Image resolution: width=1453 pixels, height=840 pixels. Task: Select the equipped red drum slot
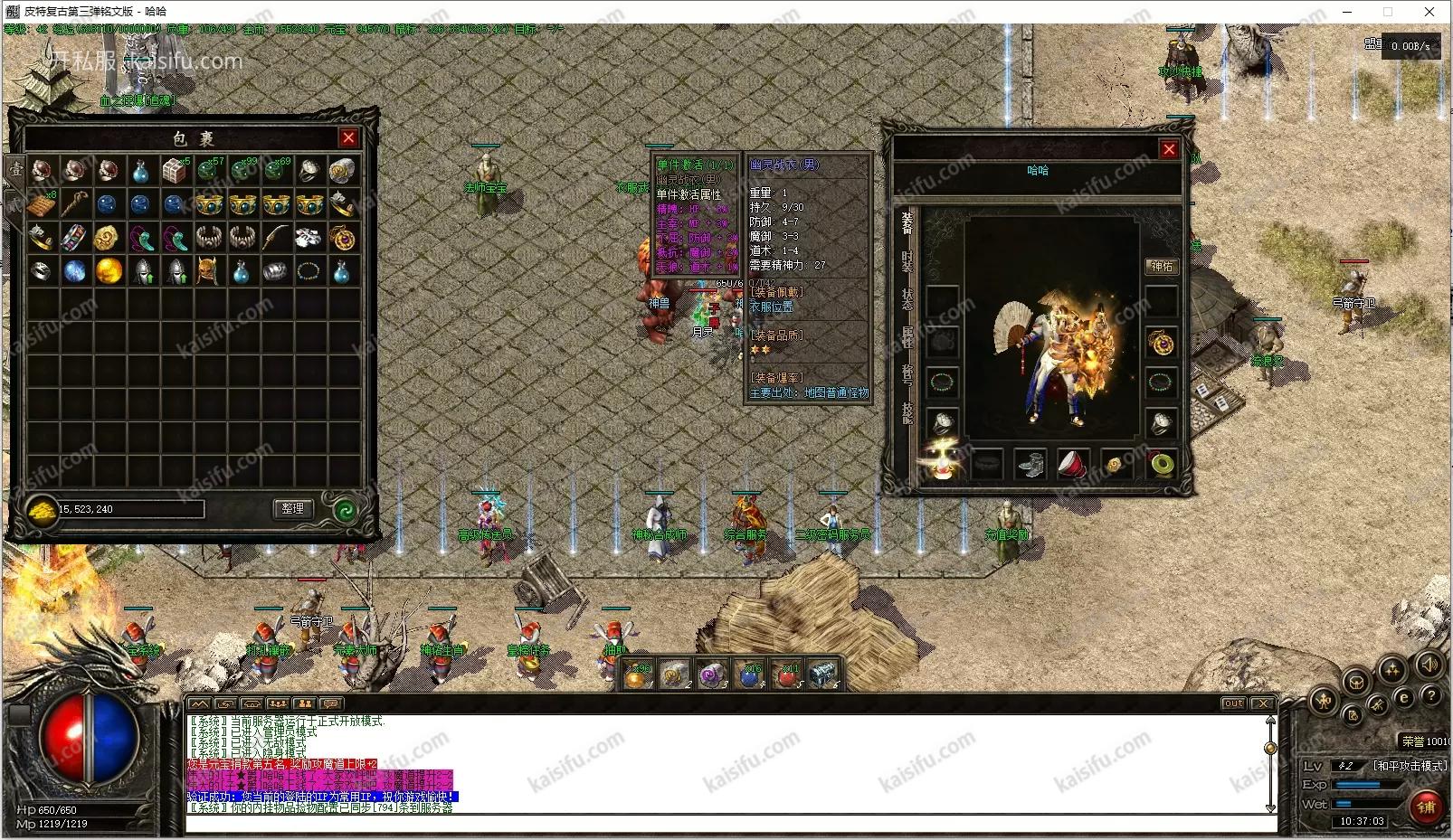[1073, 465]
